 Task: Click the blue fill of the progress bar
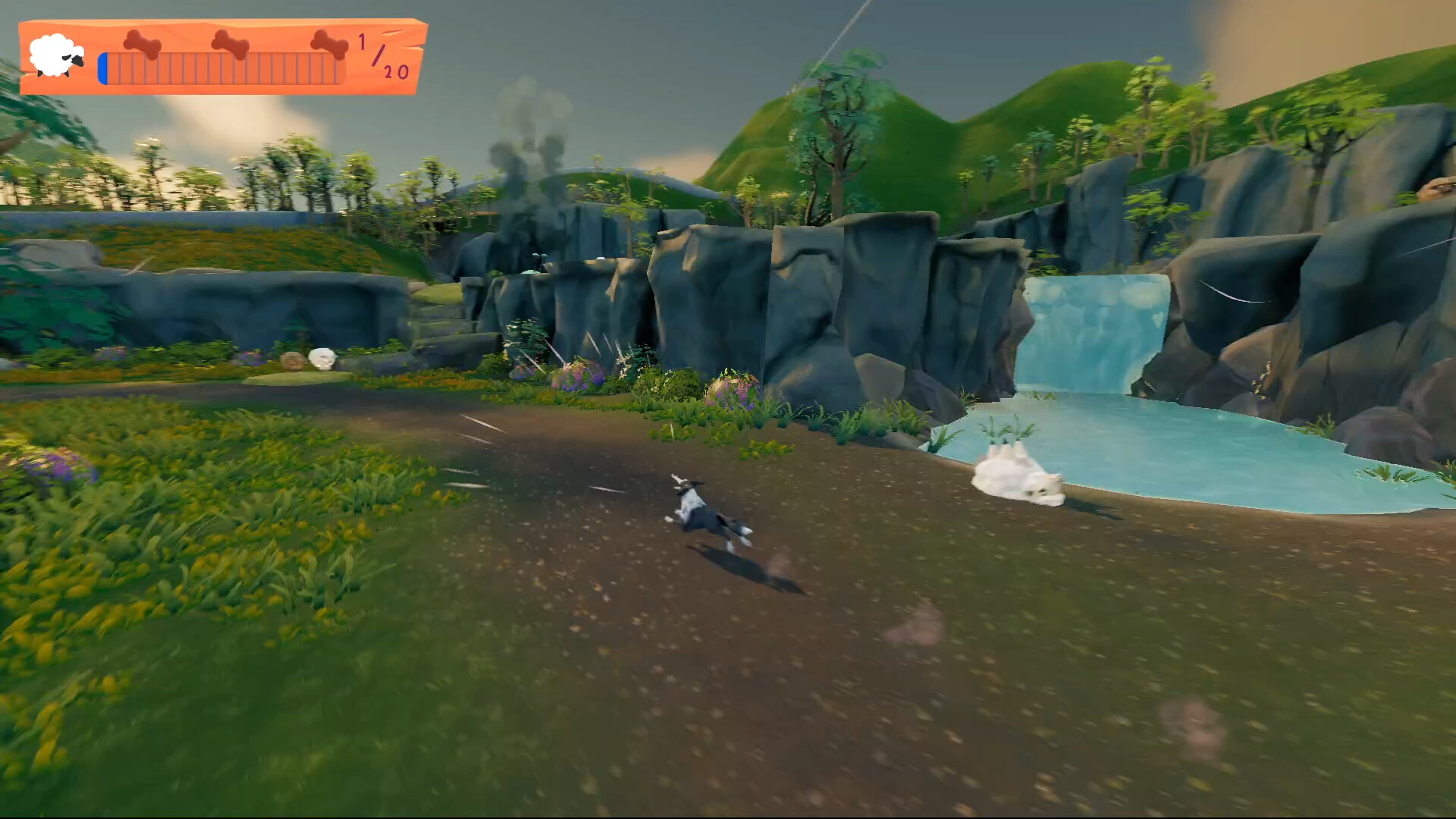[103, 69]
